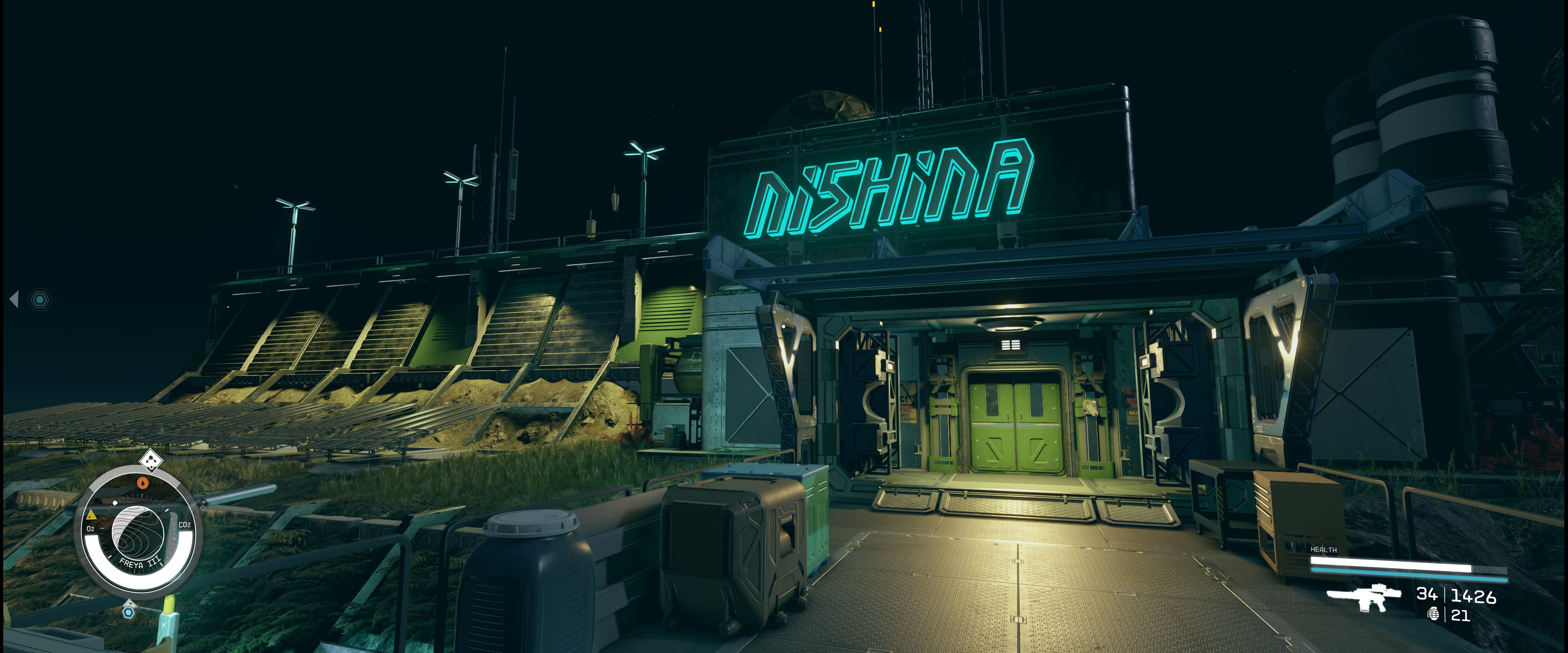Click the grenade icon
Viewport: 1568px width, 653px height.
1434,615
